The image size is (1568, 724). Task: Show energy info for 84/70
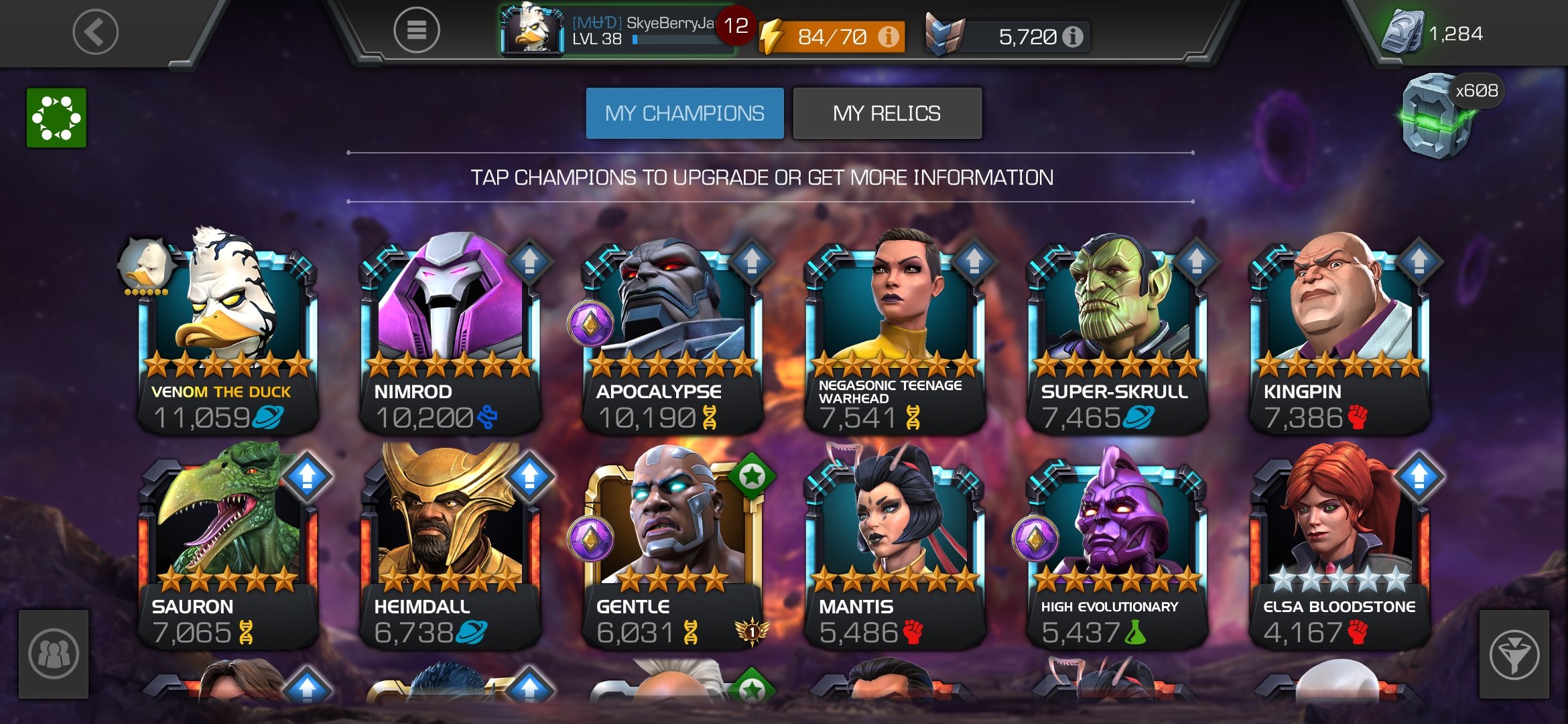click(889, 36)
